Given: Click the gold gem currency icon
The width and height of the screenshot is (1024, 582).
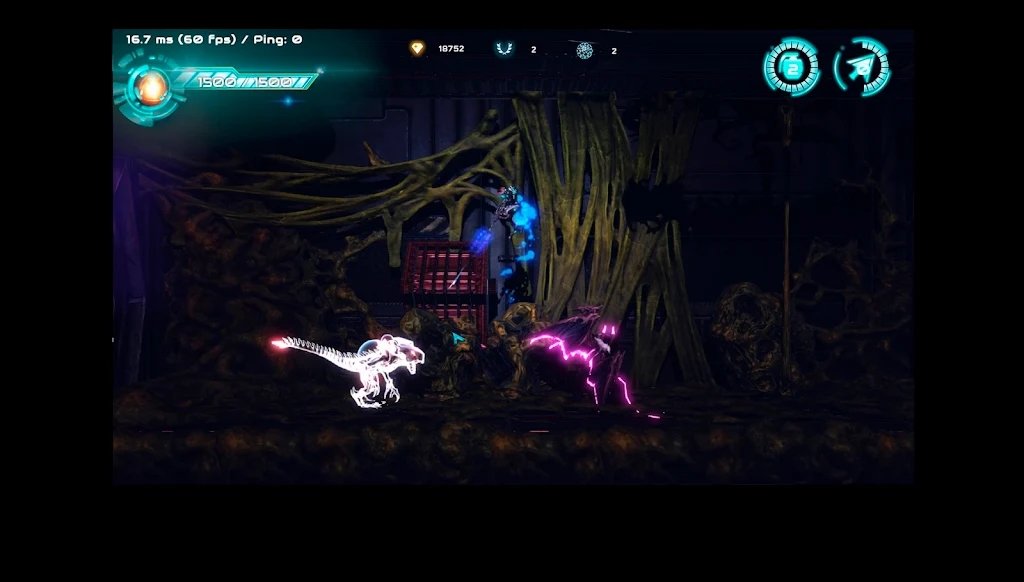Looking at the screenshot, I should [417, 48].
